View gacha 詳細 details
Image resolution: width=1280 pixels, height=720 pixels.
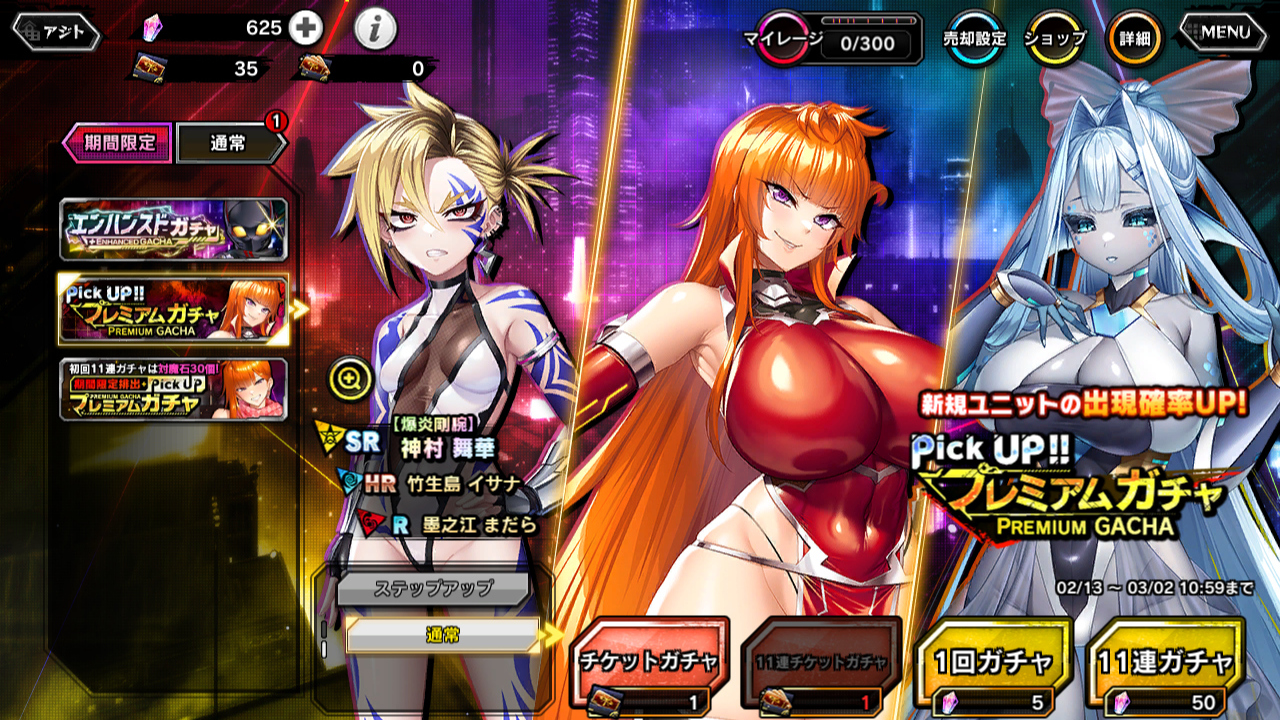pyautogui.click(x=1134, y=39)
